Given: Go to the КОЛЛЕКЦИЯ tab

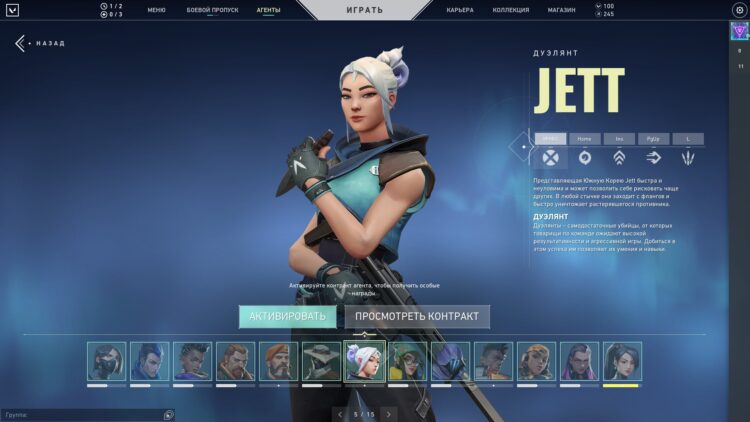Looking at the screenshot, I should point(511,10).
